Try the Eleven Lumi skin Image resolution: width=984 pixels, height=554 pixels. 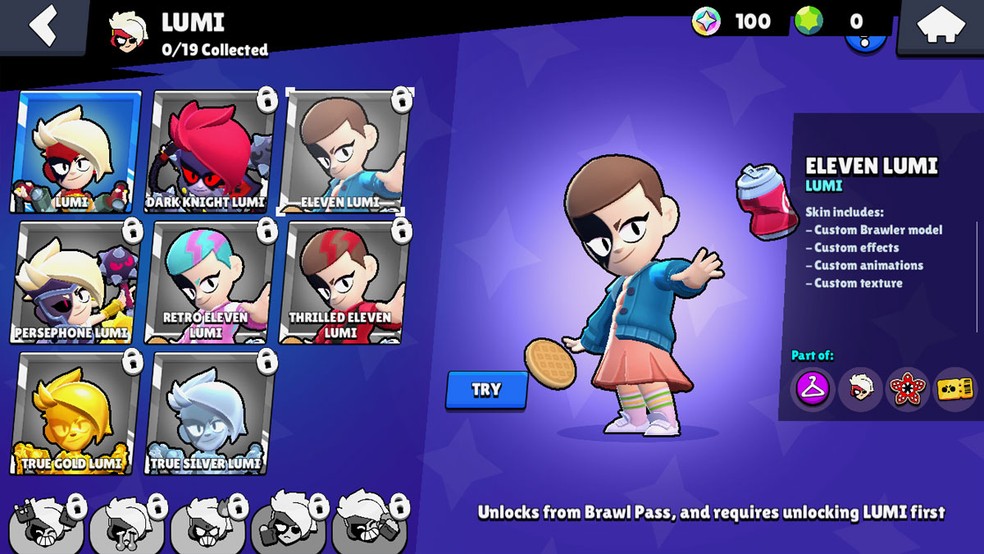486,390
